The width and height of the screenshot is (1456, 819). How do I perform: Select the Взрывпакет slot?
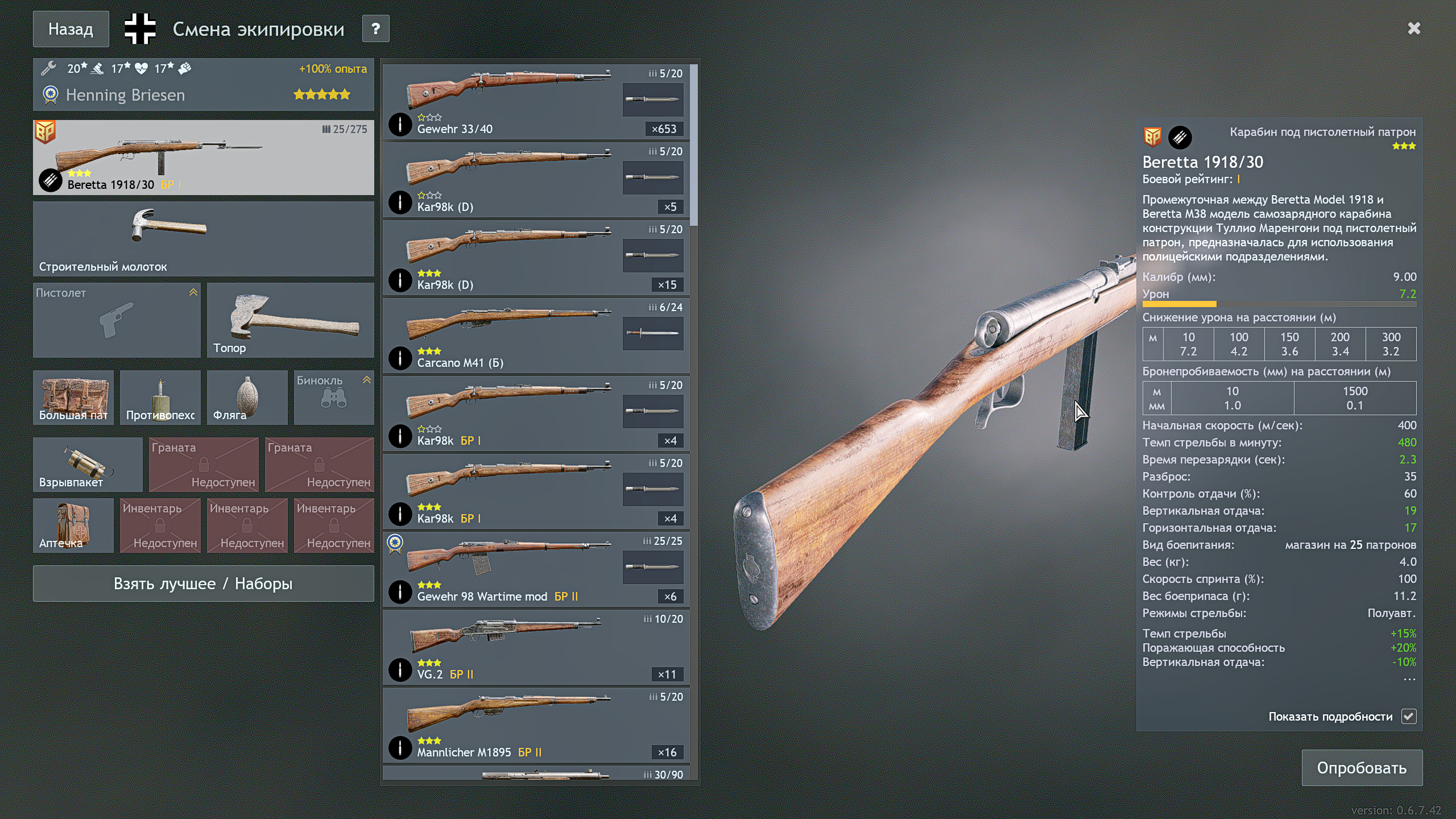tap(88, 464)
